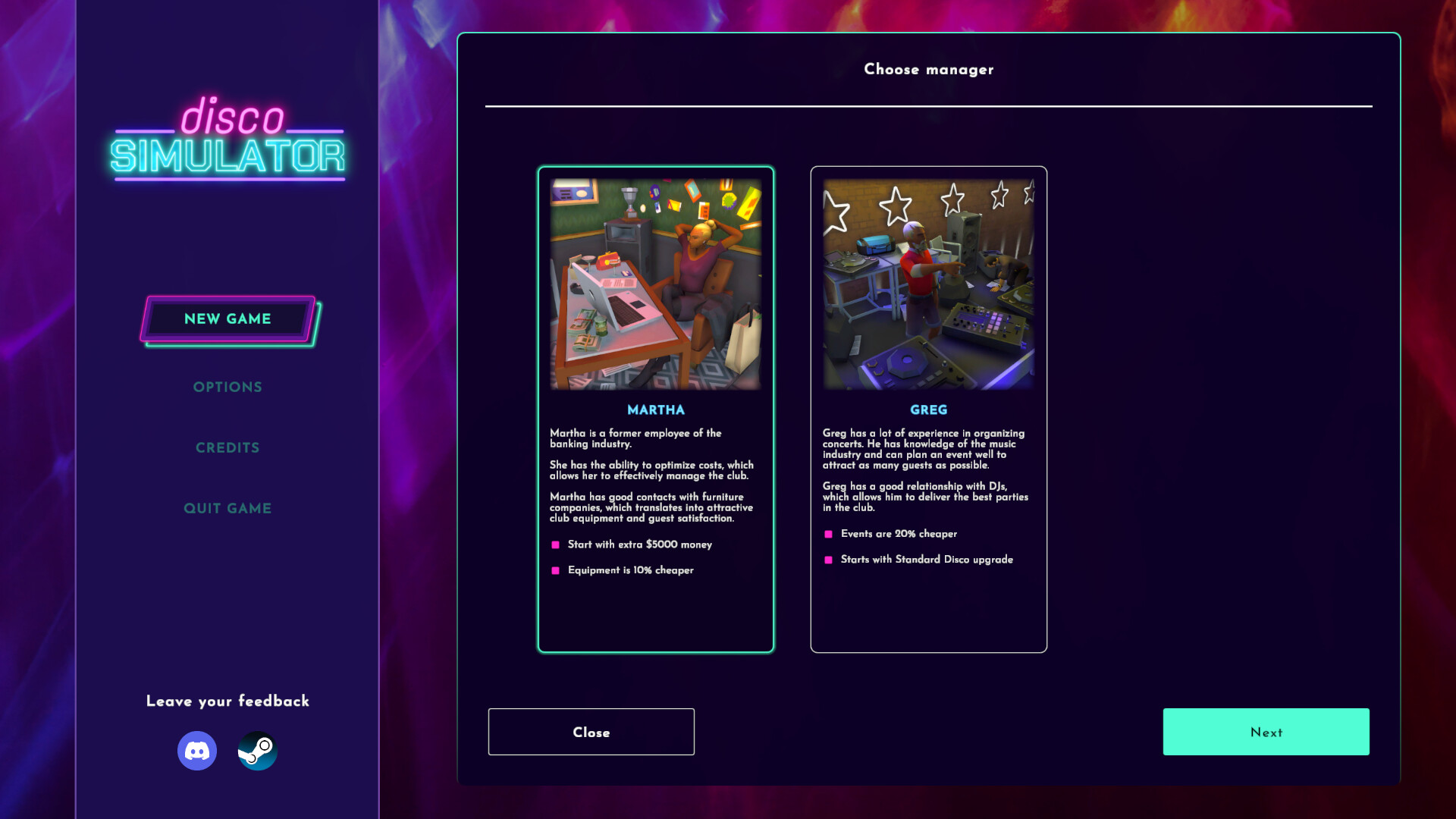Open the NEW GAME menu entry
The width and height of the screenshot is (1456, 819).
tap(227, 318)
